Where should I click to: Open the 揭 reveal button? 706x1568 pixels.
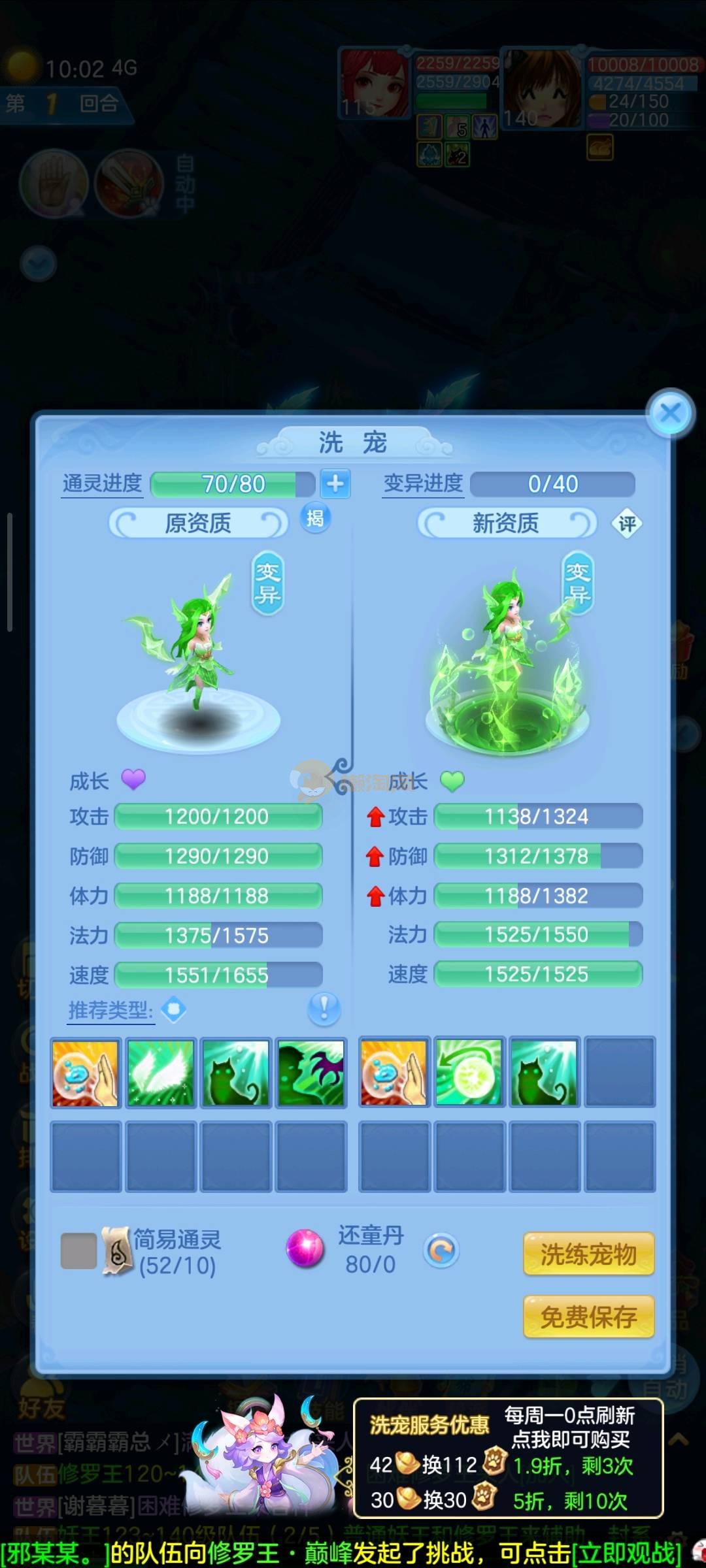(315, 519)
